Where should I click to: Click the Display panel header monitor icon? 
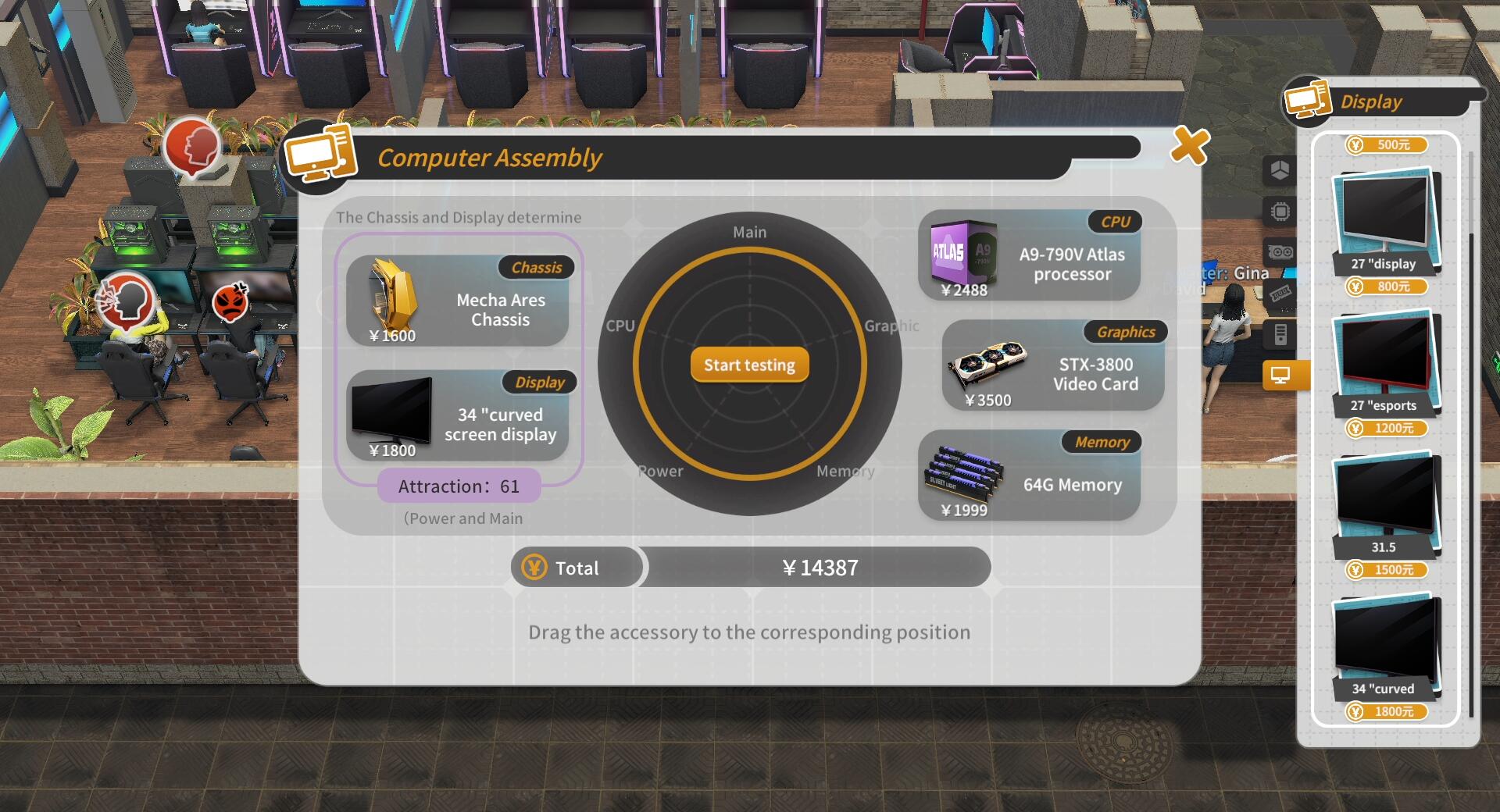(1307, 99)
